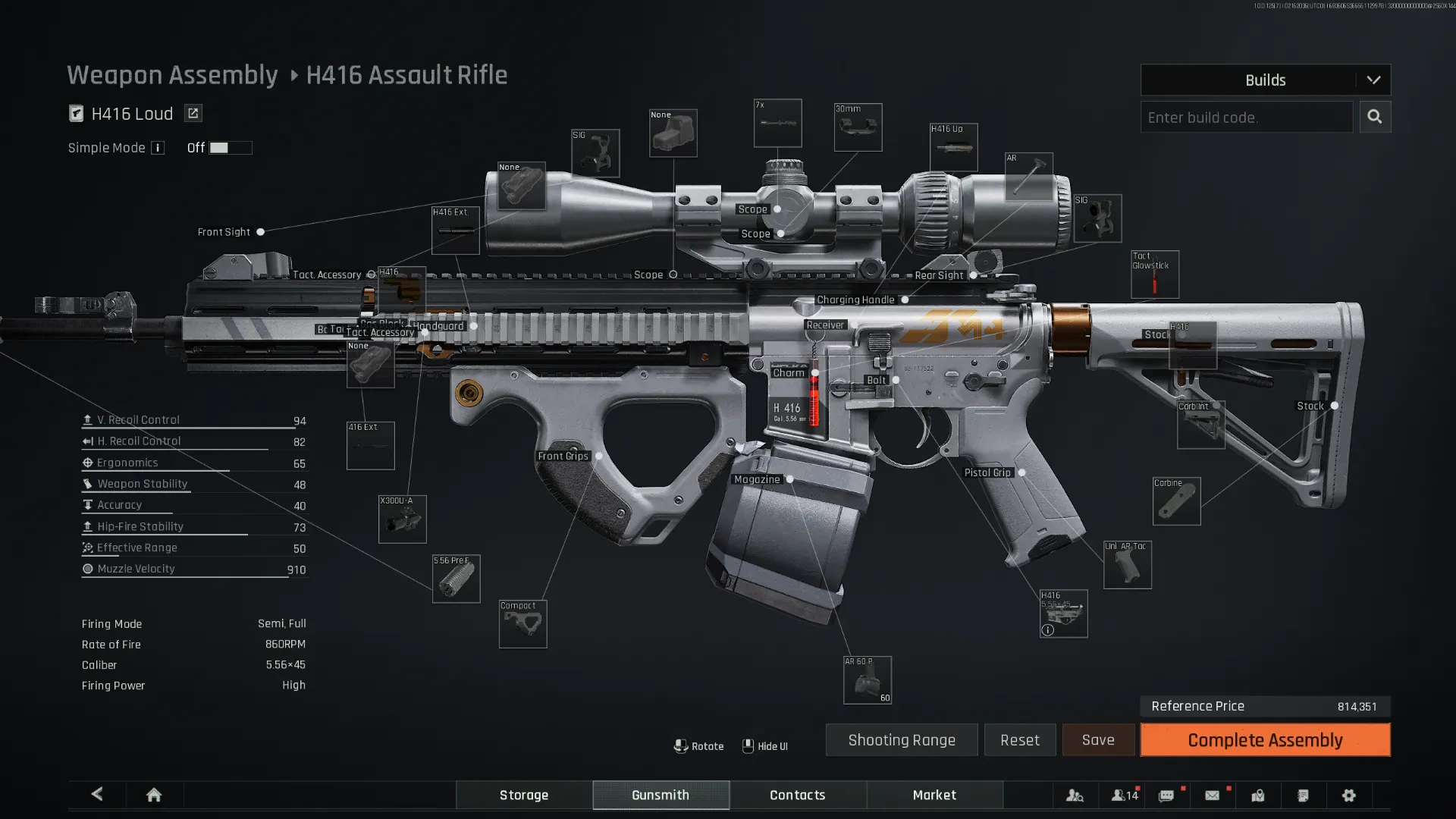Select the 7x scope thumbnail

[777, 123]
